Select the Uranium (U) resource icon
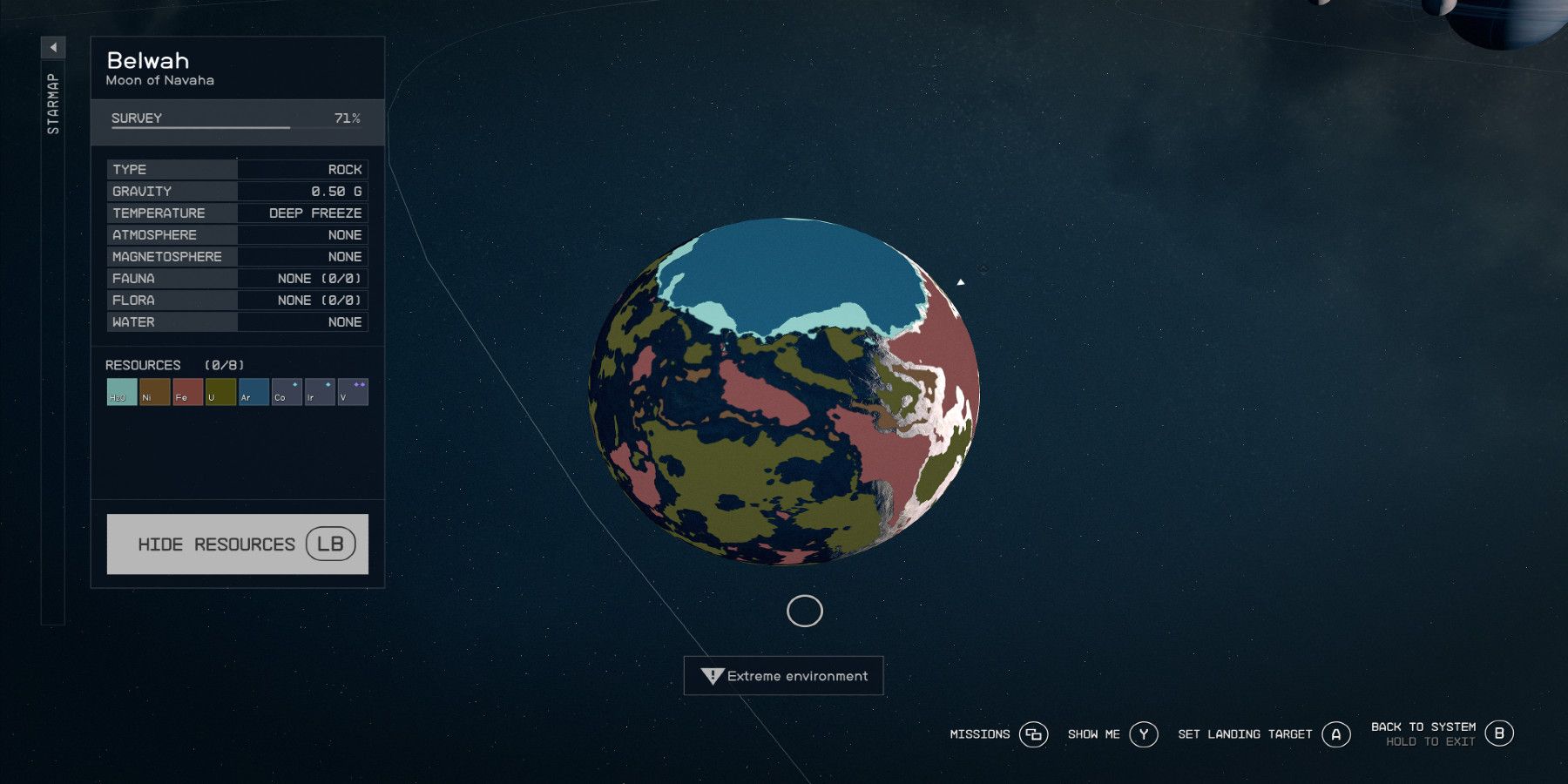The height and width of the screenshot is (784, 1568). coord(220,392)
